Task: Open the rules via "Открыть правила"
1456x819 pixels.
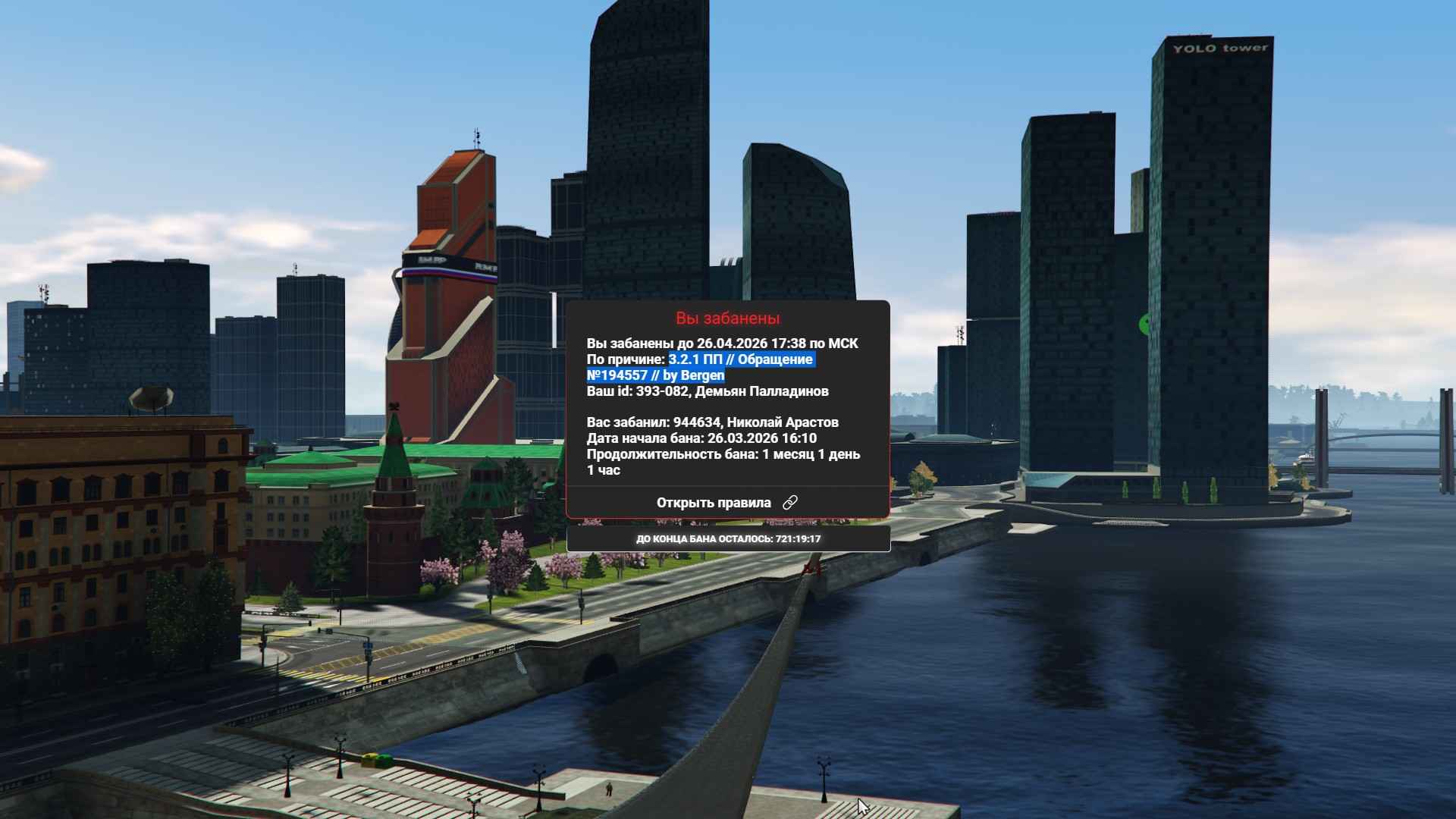Action: point(726,503)
